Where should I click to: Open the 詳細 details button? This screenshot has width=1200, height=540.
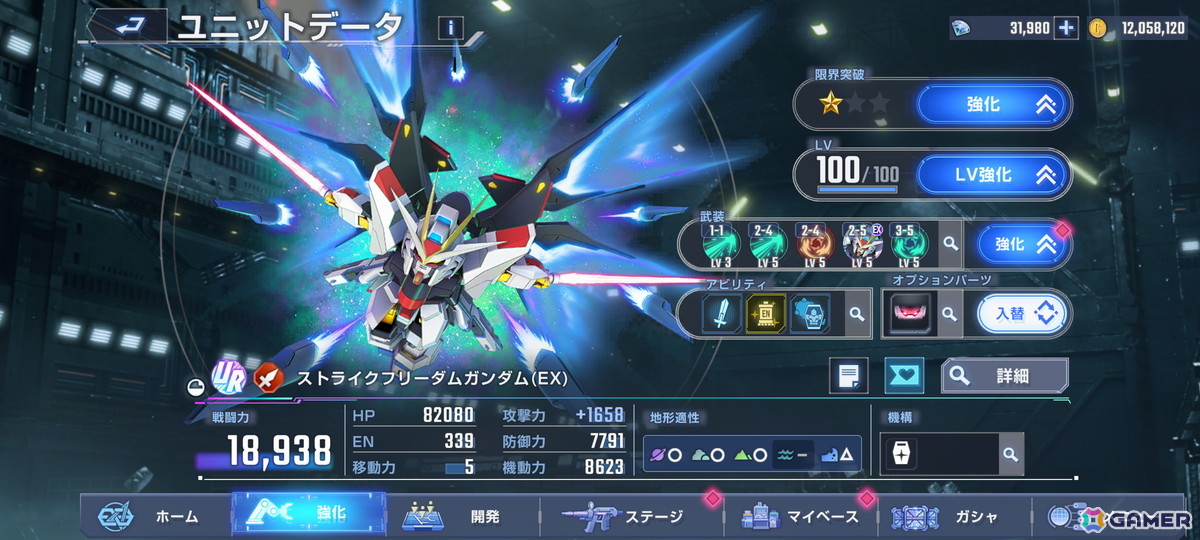tap(1004, 376)
